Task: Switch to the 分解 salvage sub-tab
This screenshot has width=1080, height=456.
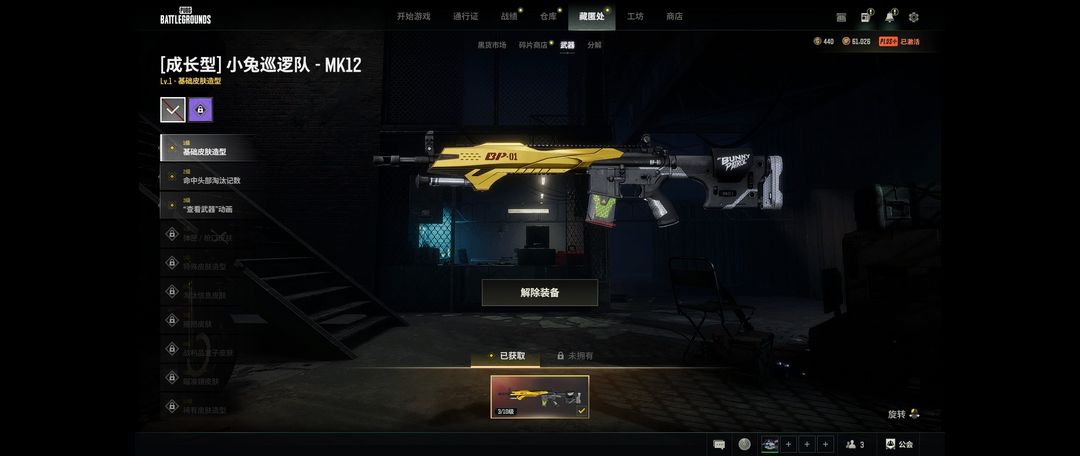Action: [x=594, y=45]
